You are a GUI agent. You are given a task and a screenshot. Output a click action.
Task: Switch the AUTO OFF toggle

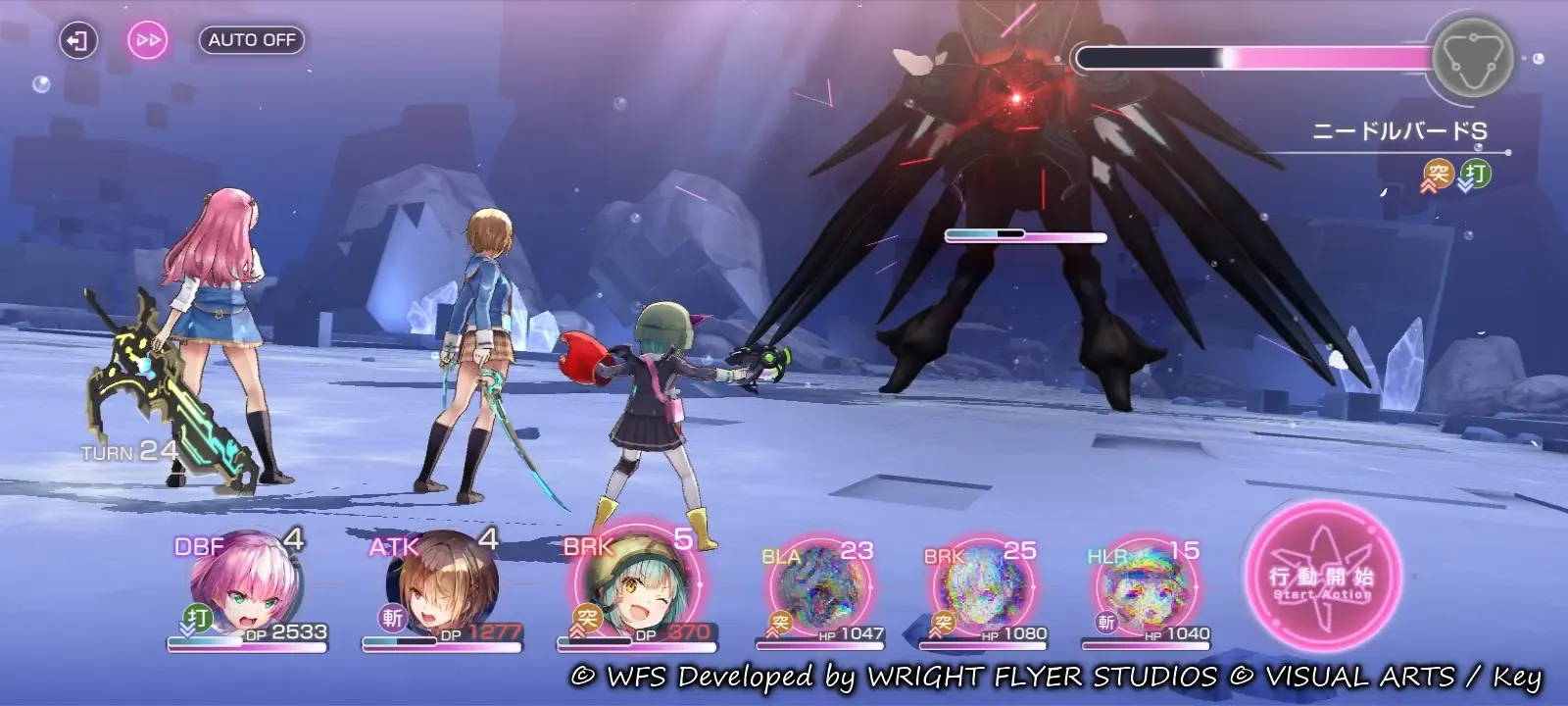click(252, 40)
